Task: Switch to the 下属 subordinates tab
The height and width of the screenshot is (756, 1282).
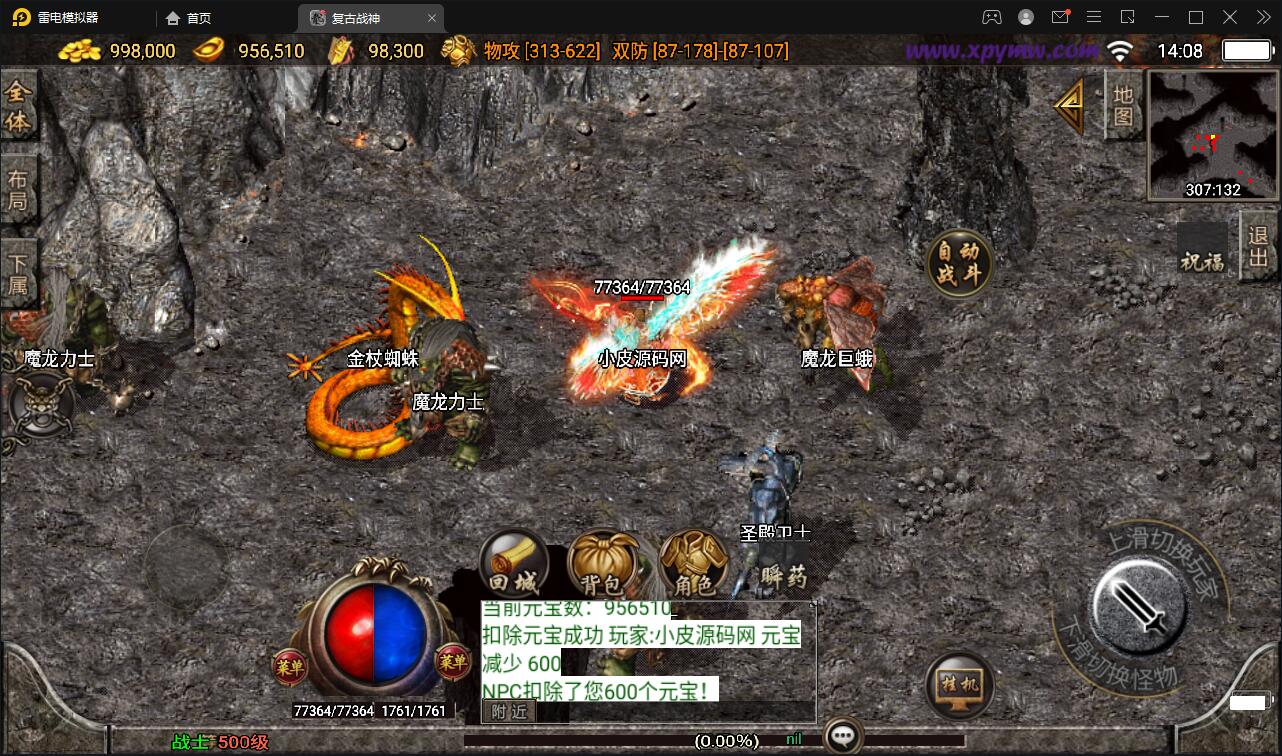Action: tap(18, 274)
